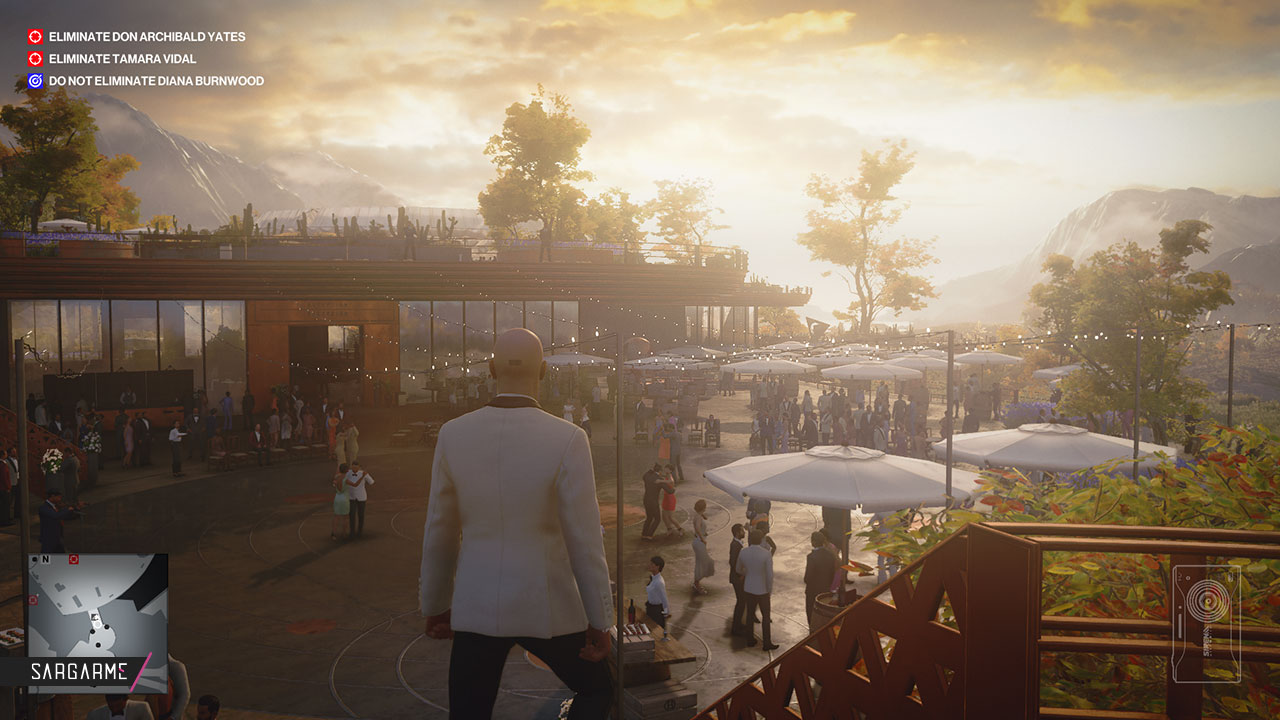Open the minimap
The height and width of the screenshot is (720, 1280).
pos(97,607)
